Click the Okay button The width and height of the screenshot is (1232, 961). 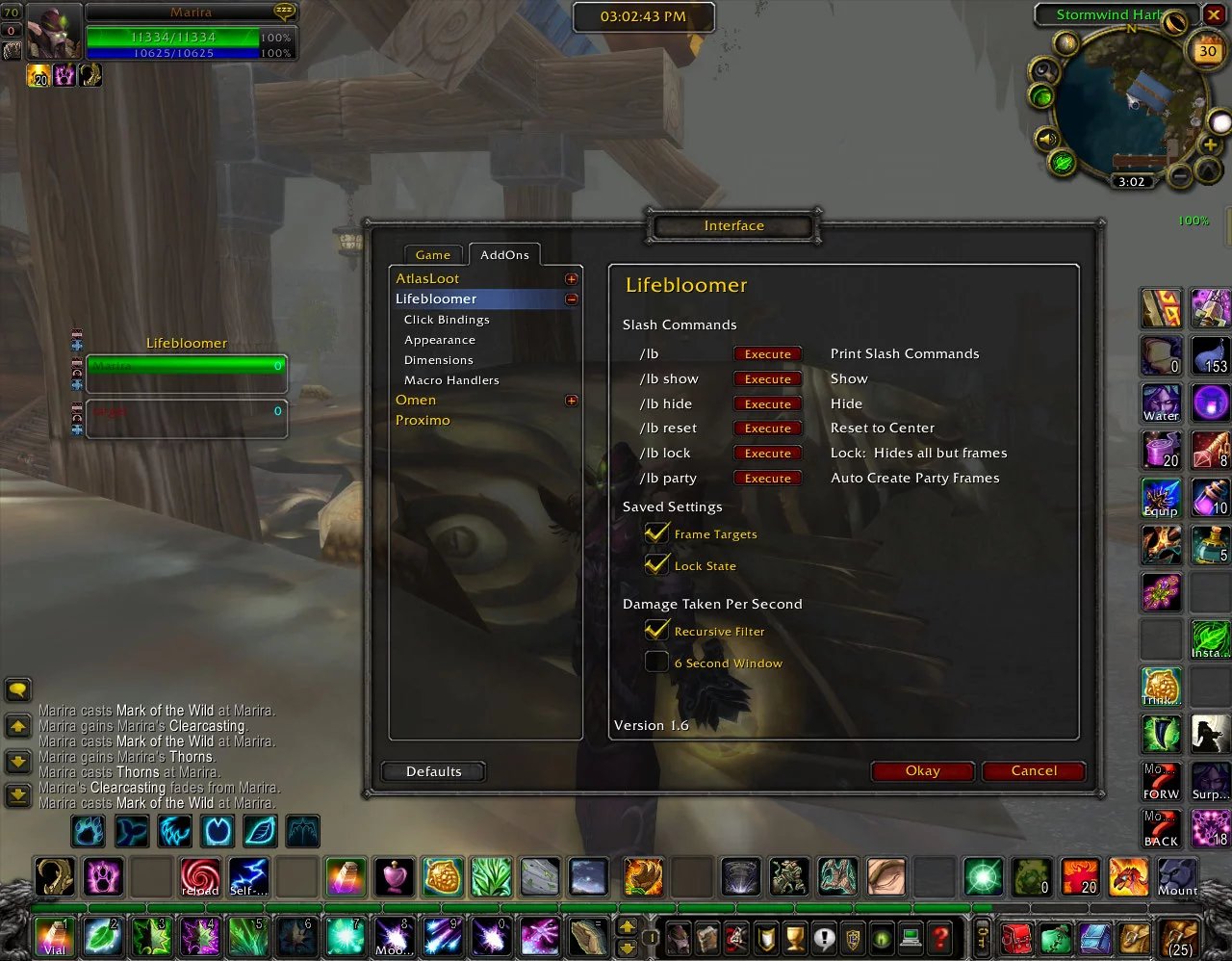pos(922,770)
